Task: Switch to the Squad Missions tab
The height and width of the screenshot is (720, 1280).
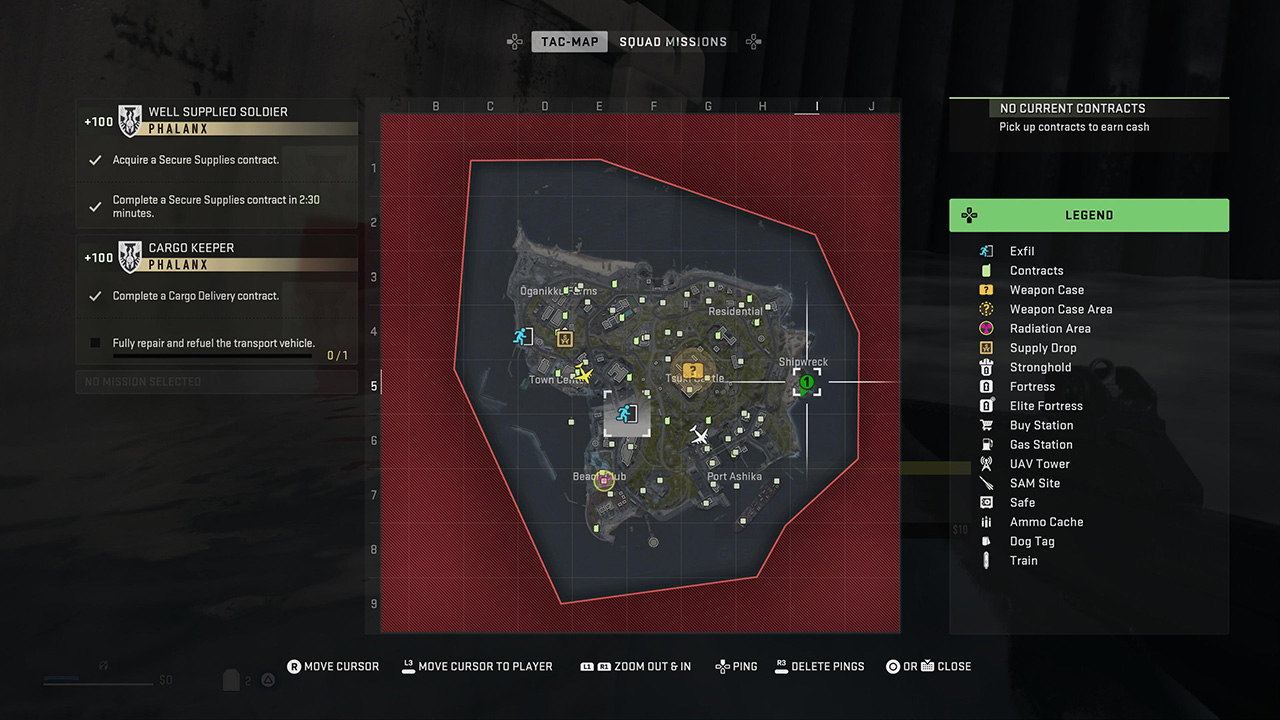Action: pos(673,42)
